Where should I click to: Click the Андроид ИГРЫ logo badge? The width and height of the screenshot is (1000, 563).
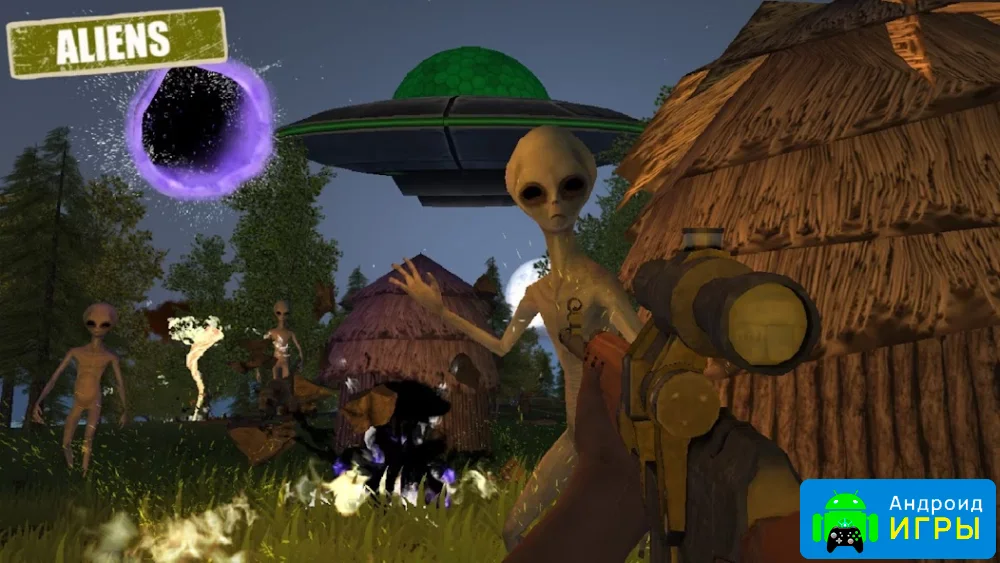click(x=897, y=519)
